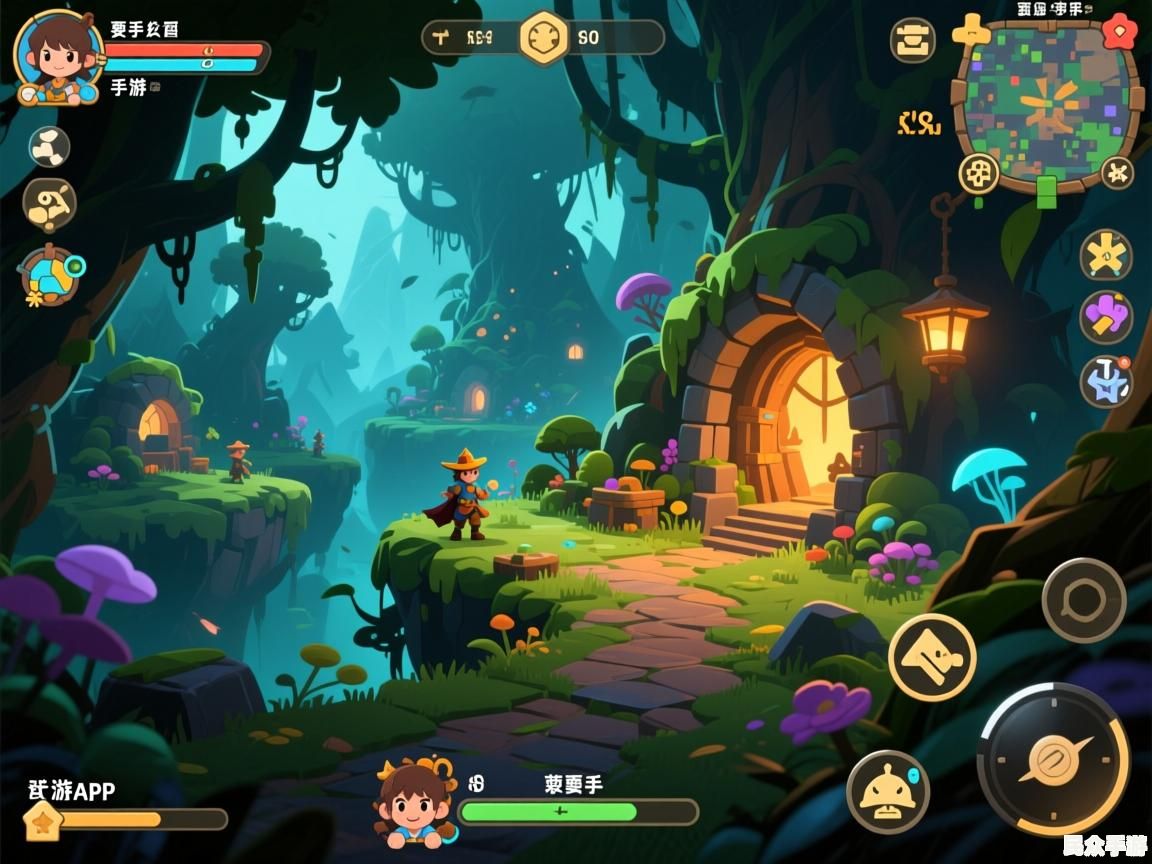Tap the round ring action button
This screenshot has height=864, width=1152.
(x=1084, y=600)
